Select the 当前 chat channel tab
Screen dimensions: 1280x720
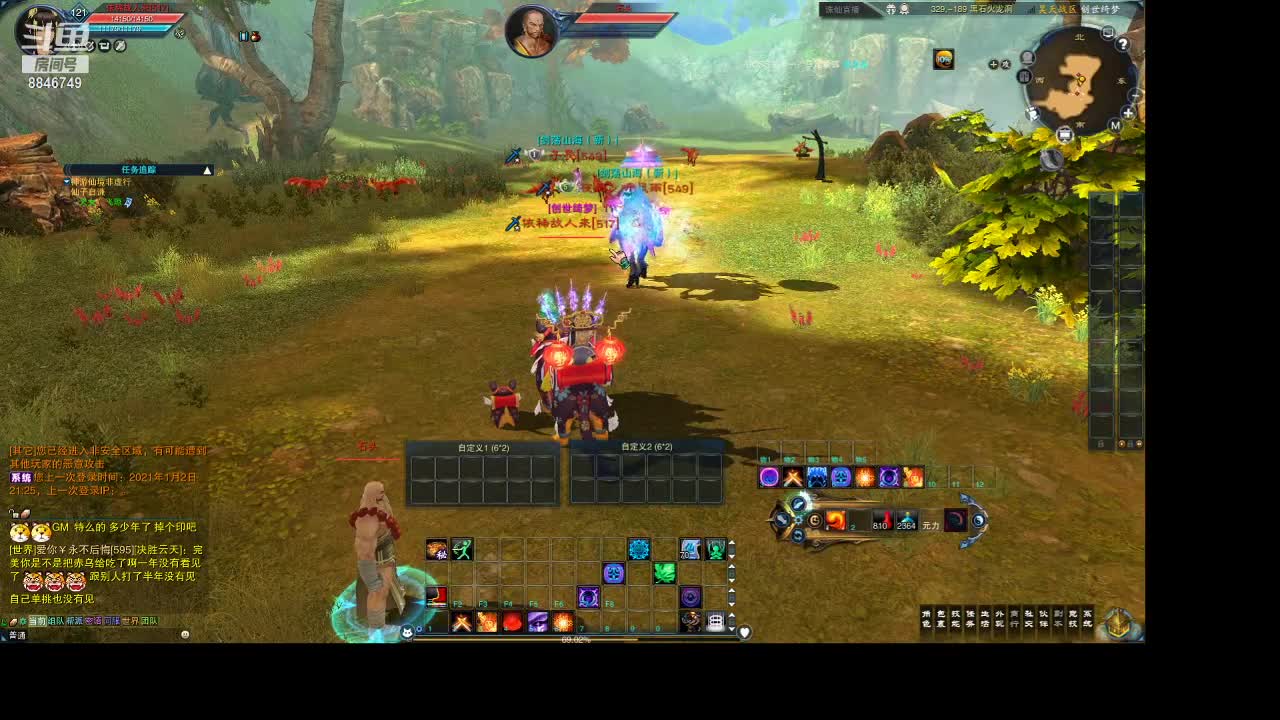[x=36, y=621]
